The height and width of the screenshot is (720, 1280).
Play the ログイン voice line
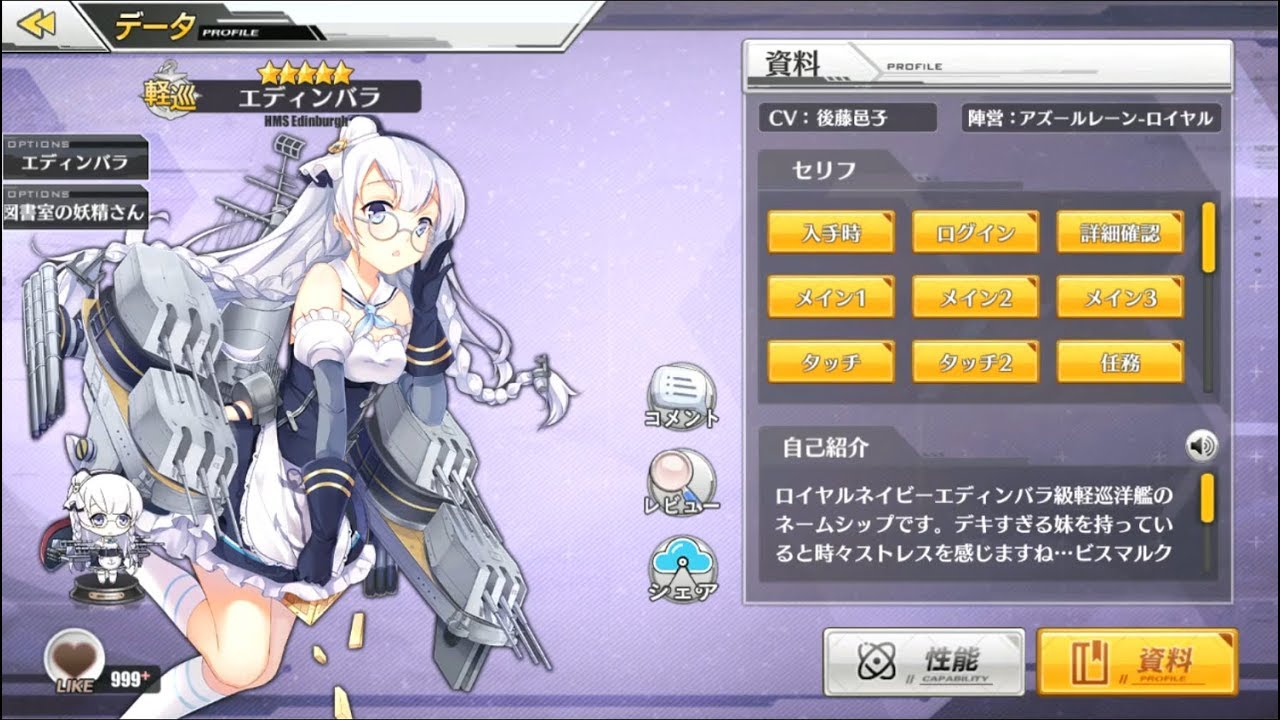(975, 233)
